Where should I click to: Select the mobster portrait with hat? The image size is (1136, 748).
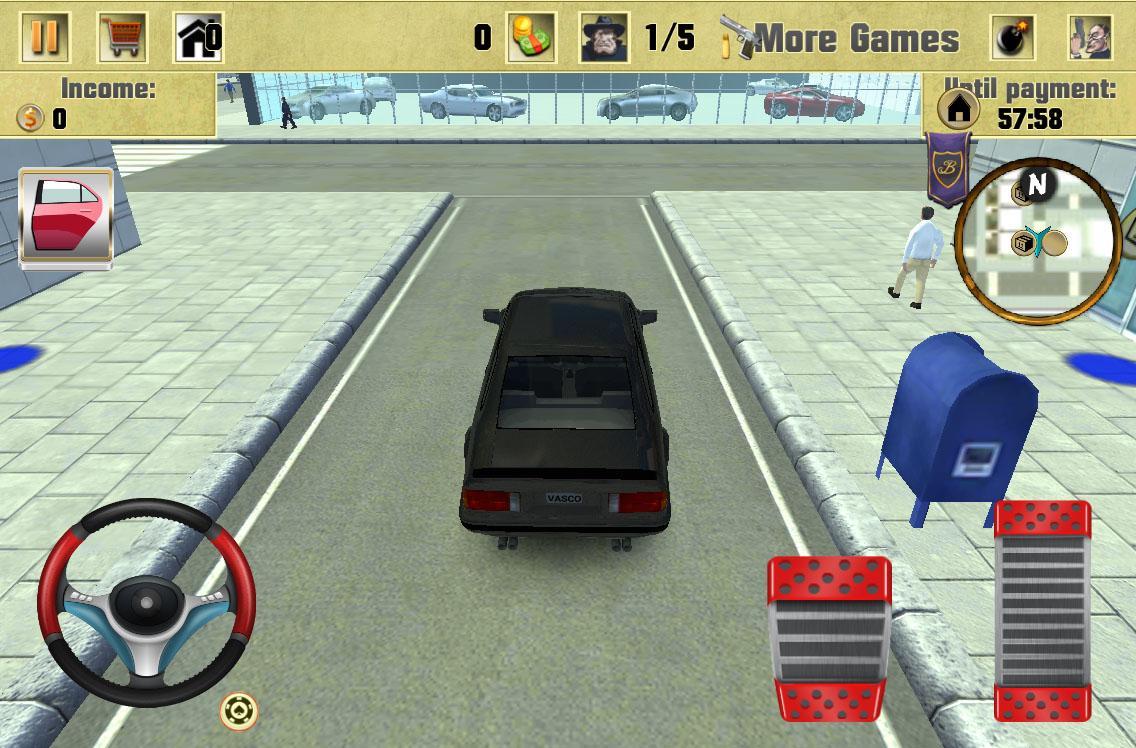(x=605, y=38)
